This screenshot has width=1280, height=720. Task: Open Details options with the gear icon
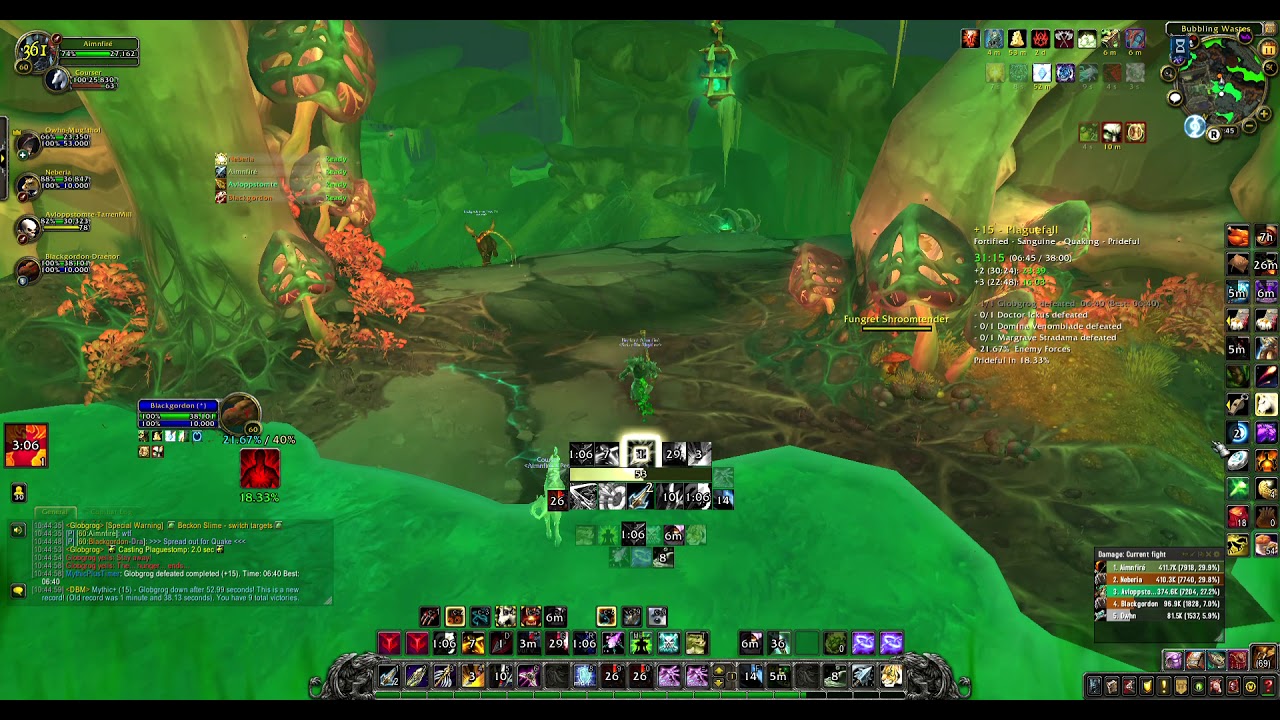pyautogui.click(x=1216, y=554)
